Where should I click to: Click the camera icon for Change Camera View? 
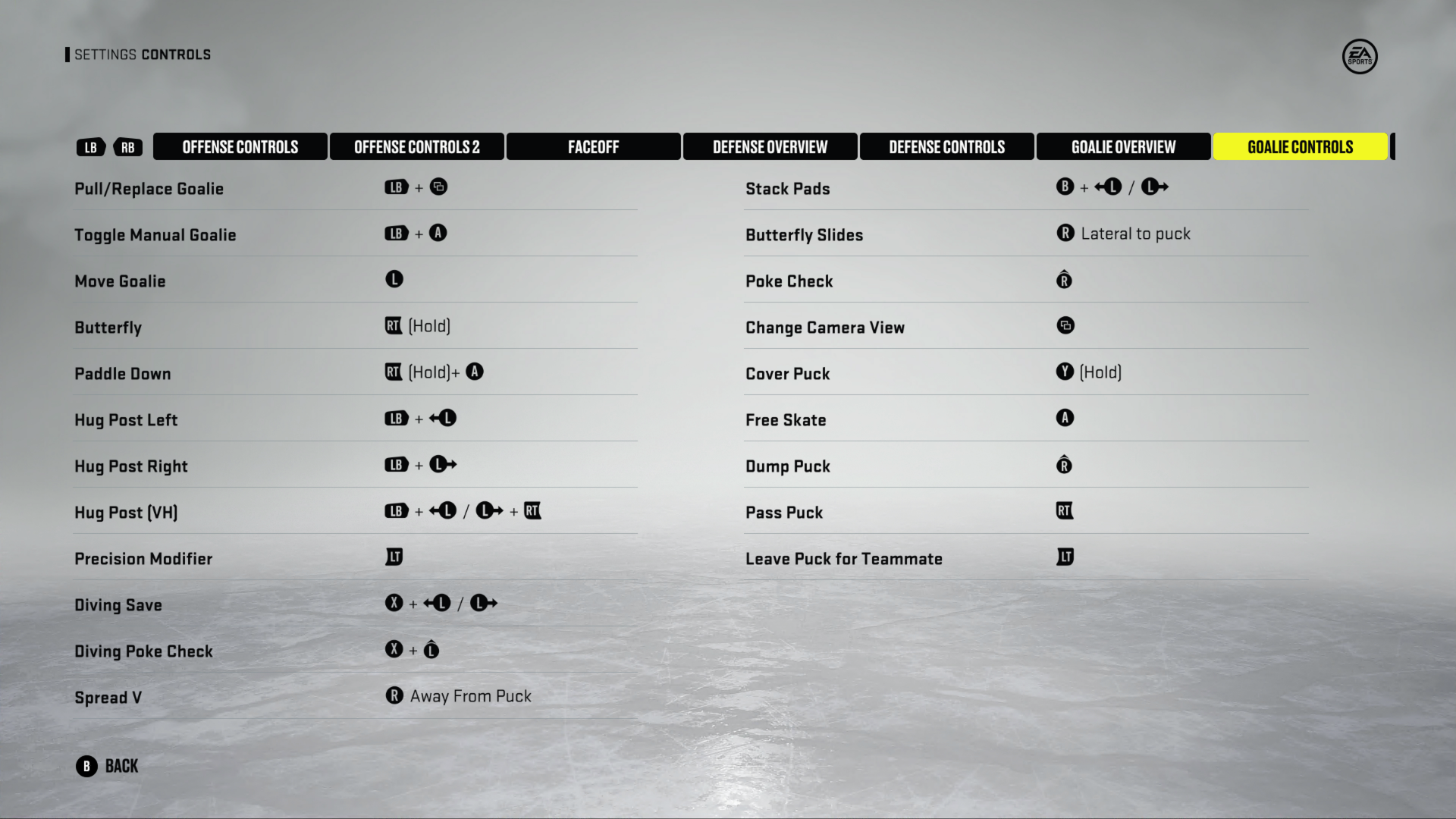[x=1065, y=325]
